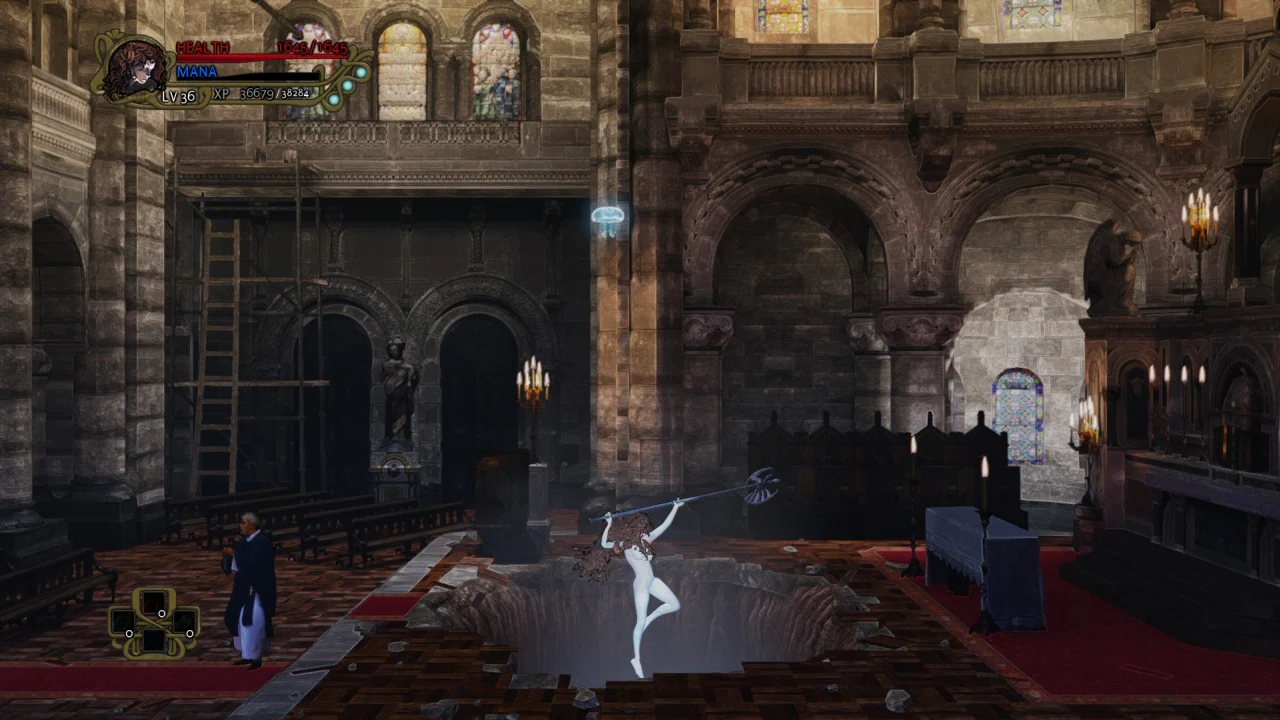This screenshot has height=720, width=1280.
Task: Toggle the left slot indicator circle
Action: click(x=129, y=634)
